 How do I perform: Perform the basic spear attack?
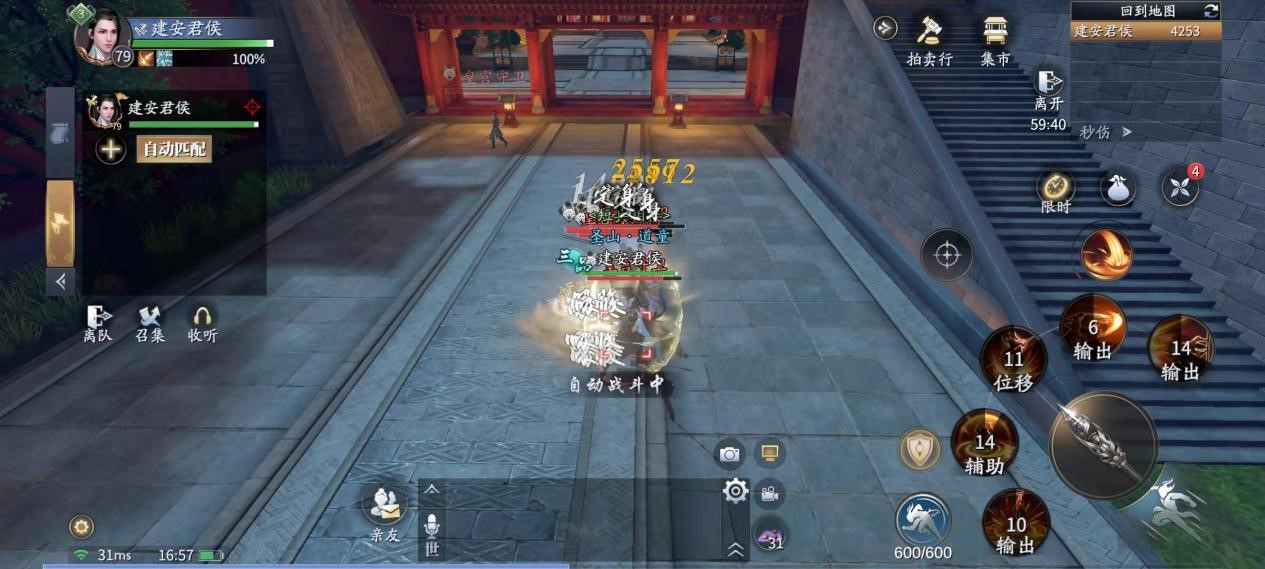[x=1102, y=444]
